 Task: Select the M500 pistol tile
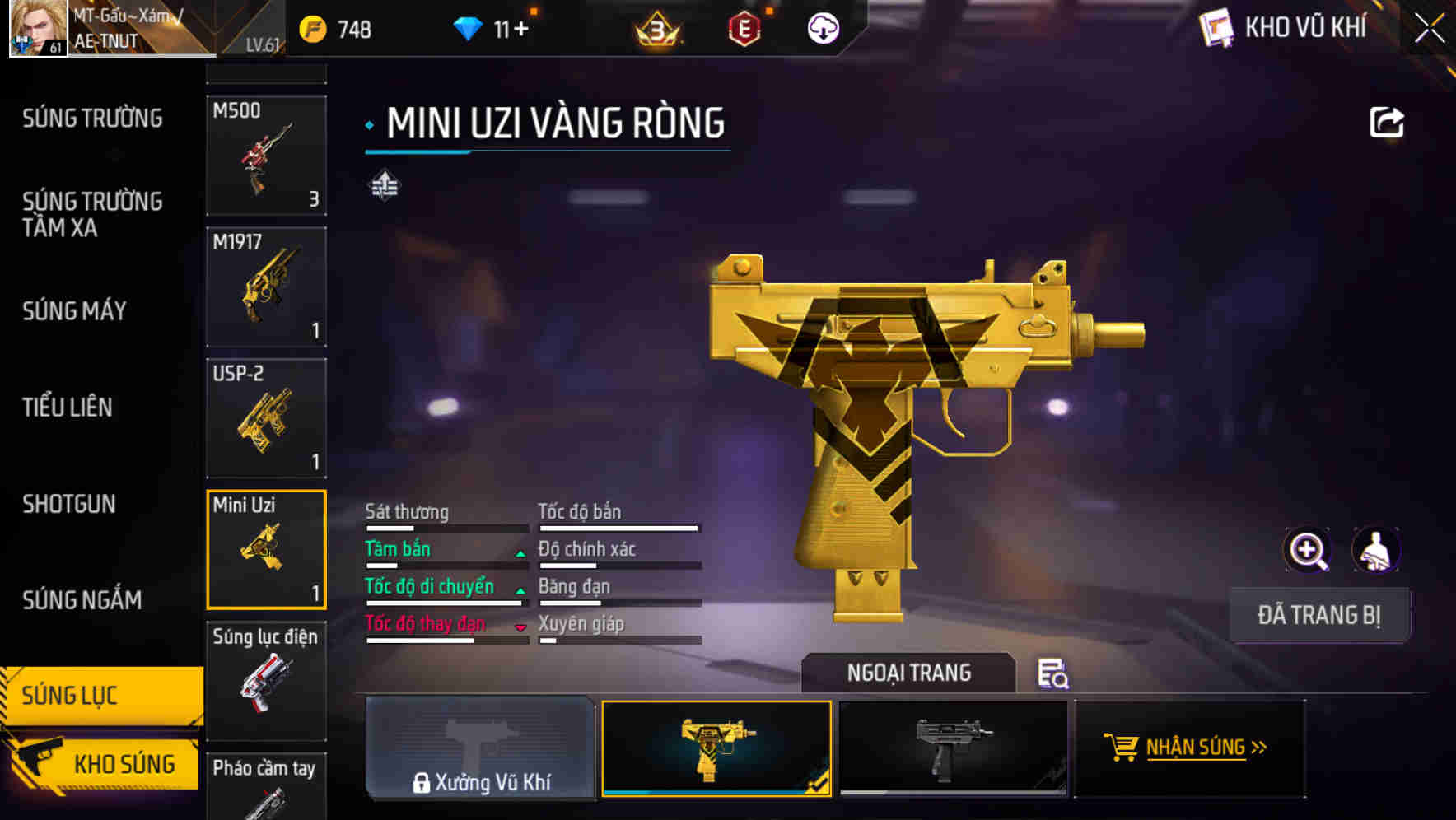(266, 156)
